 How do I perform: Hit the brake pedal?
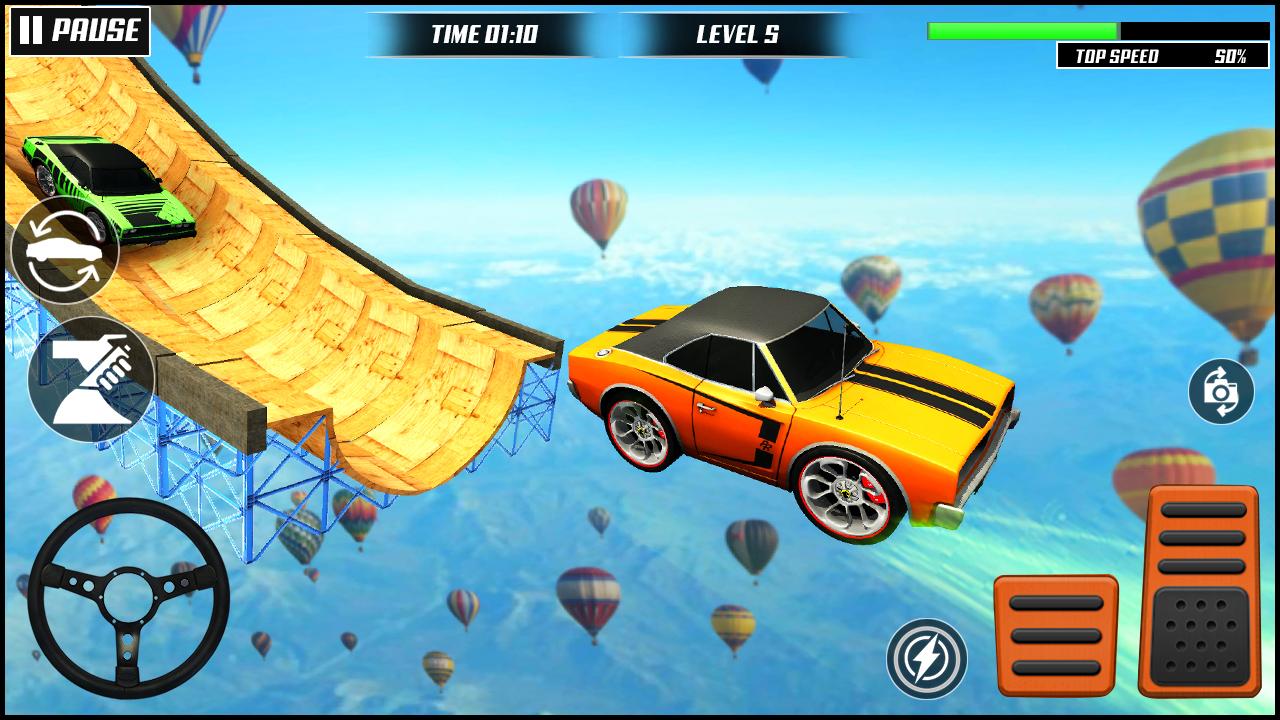pyautogui.click(x=1056, y=636)
